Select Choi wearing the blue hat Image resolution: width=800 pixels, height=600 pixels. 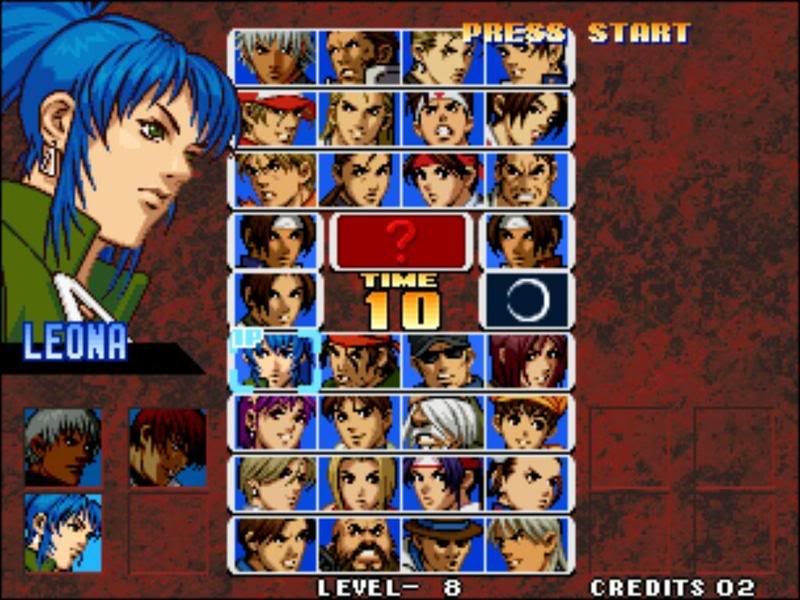click(443, 545)
